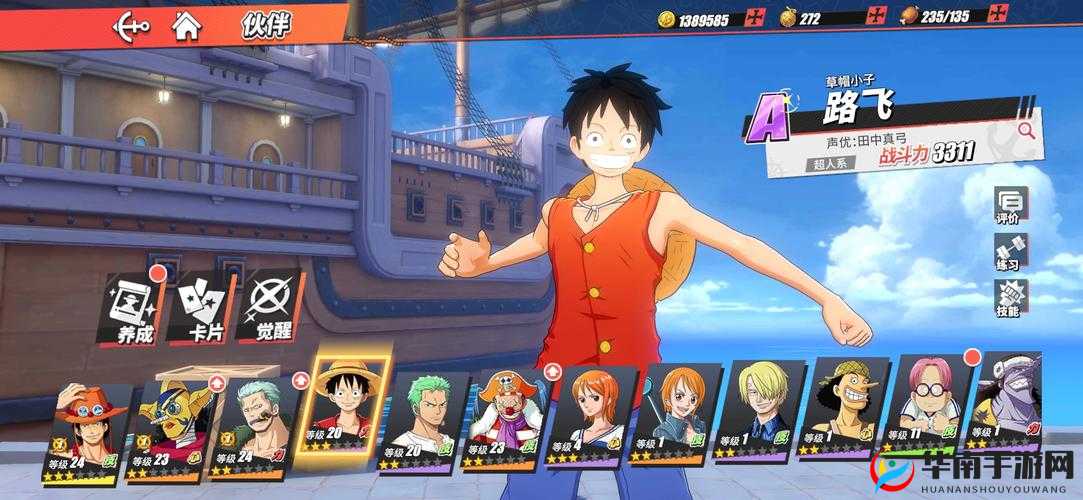This screenshot has height=500, width=1083.
Task: Choose Buggy the clown card
Action: (x=510, y=425)
